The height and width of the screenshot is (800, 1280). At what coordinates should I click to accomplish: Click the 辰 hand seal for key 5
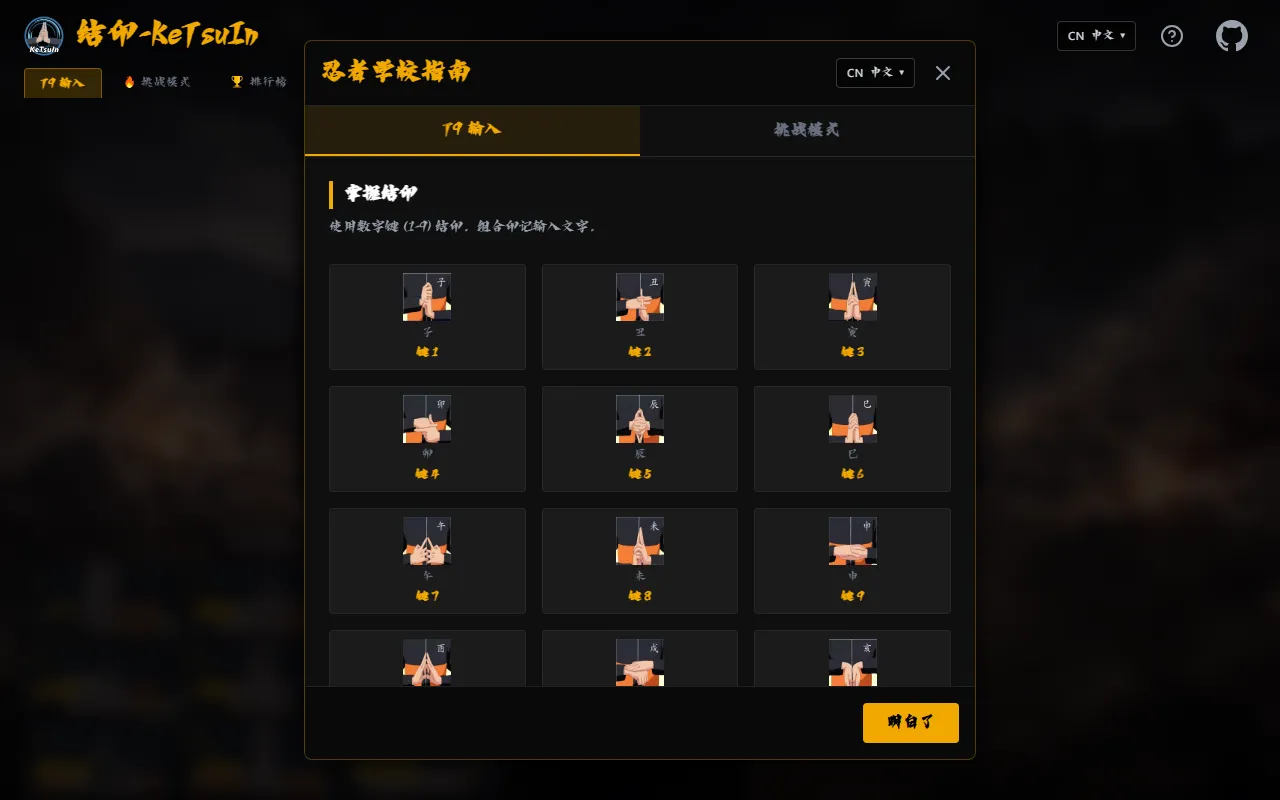tap(639, 419)
